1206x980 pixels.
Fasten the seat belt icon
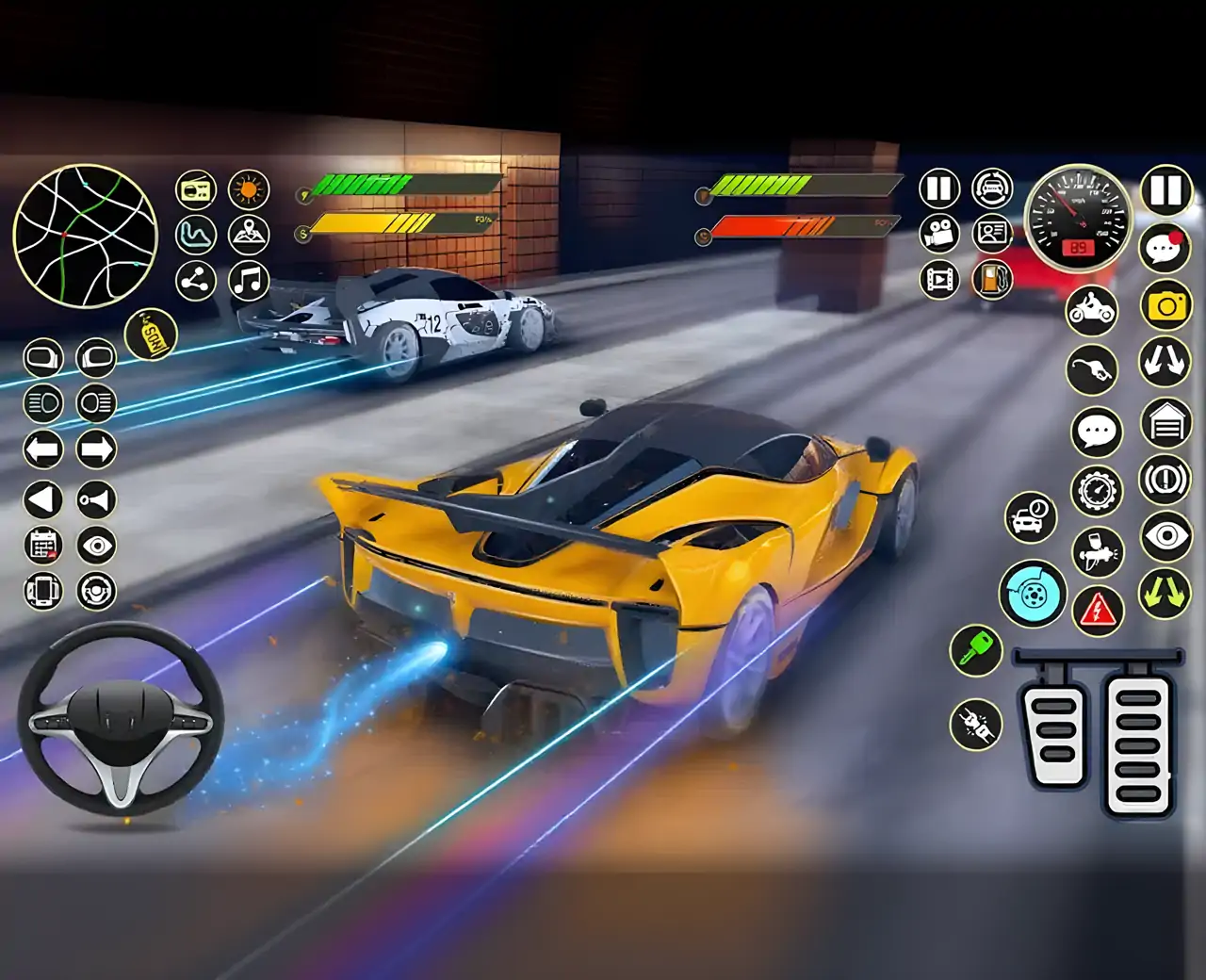tap(976, 724)
